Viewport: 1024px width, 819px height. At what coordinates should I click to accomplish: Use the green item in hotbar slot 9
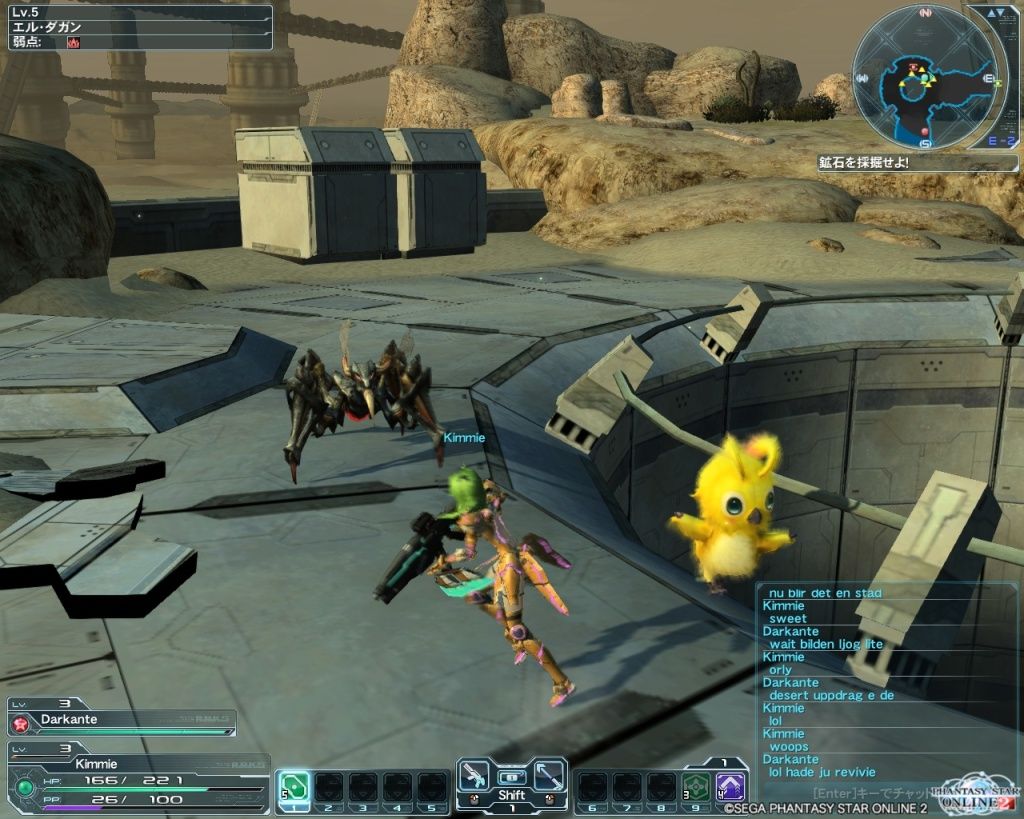(x=695, y=785)
